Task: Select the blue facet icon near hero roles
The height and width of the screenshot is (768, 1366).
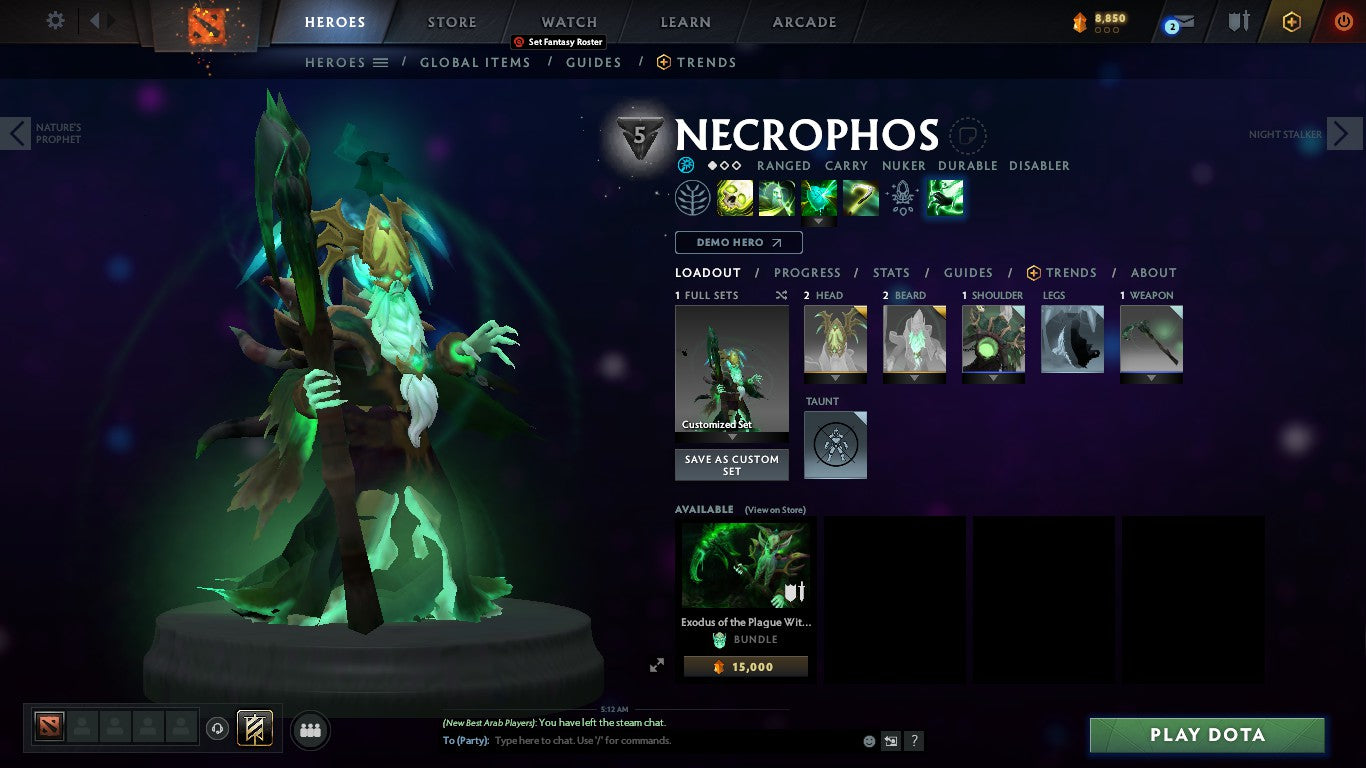Action: (686, 164)
